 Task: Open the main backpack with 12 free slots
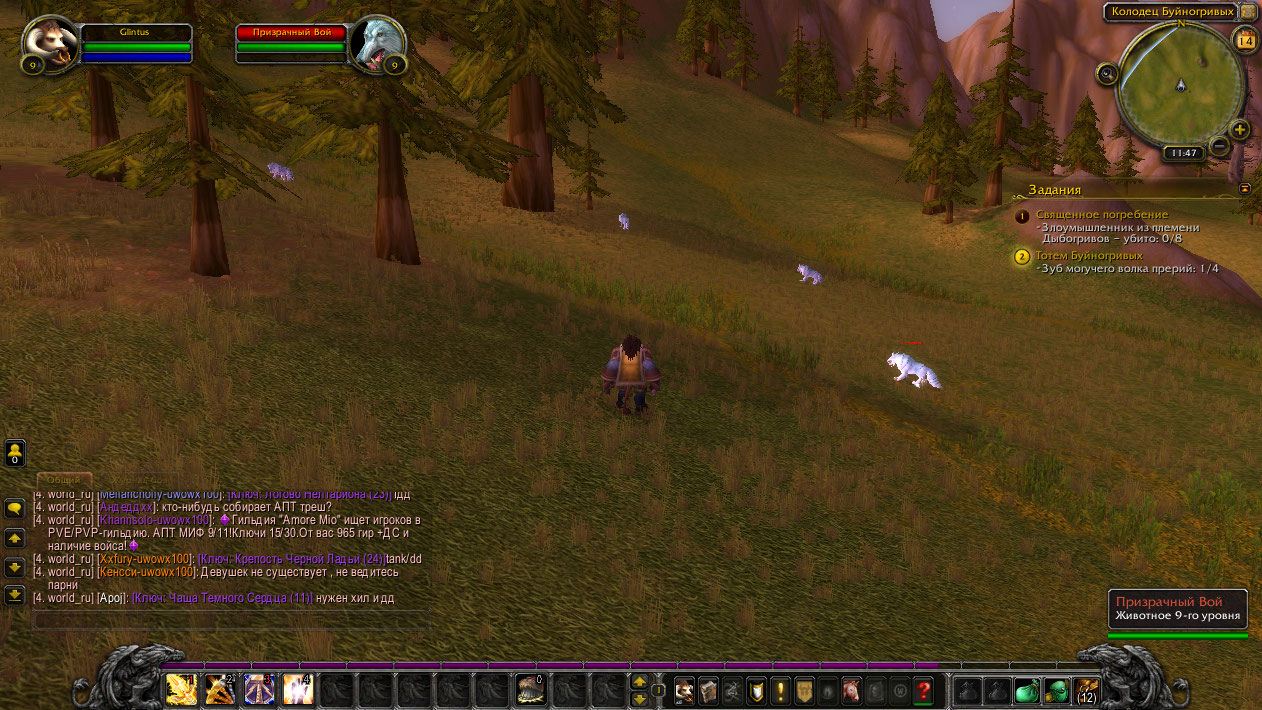coord(1087,690)
